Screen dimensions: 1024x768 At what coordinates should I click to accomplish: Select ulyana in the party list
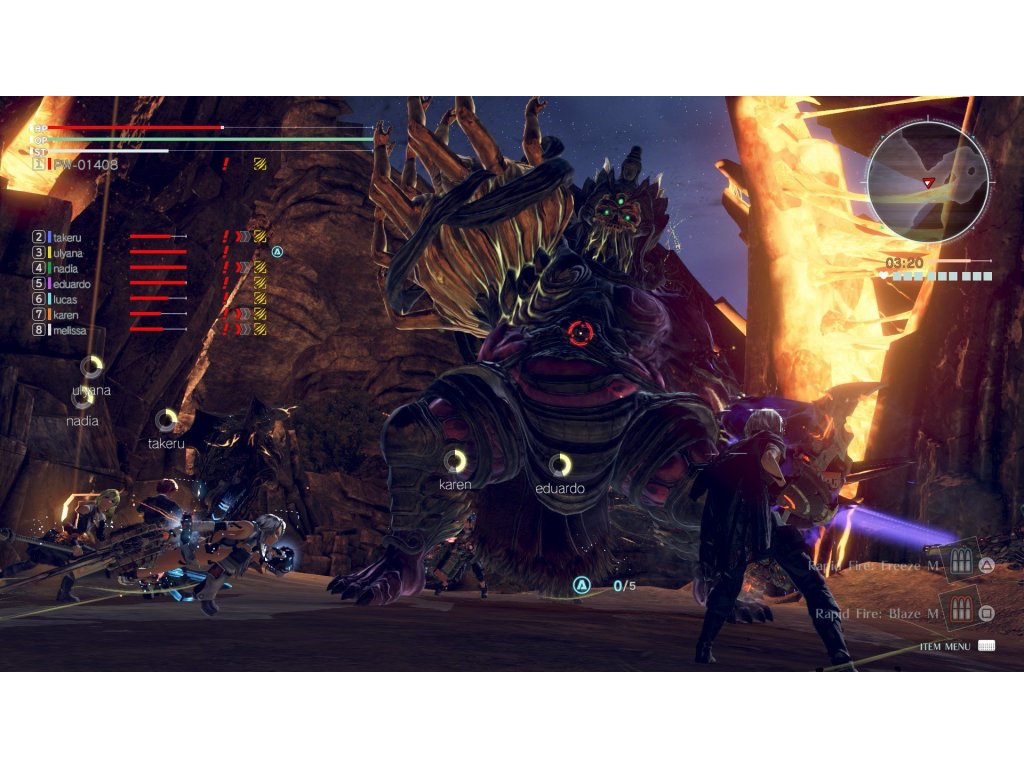68,253
